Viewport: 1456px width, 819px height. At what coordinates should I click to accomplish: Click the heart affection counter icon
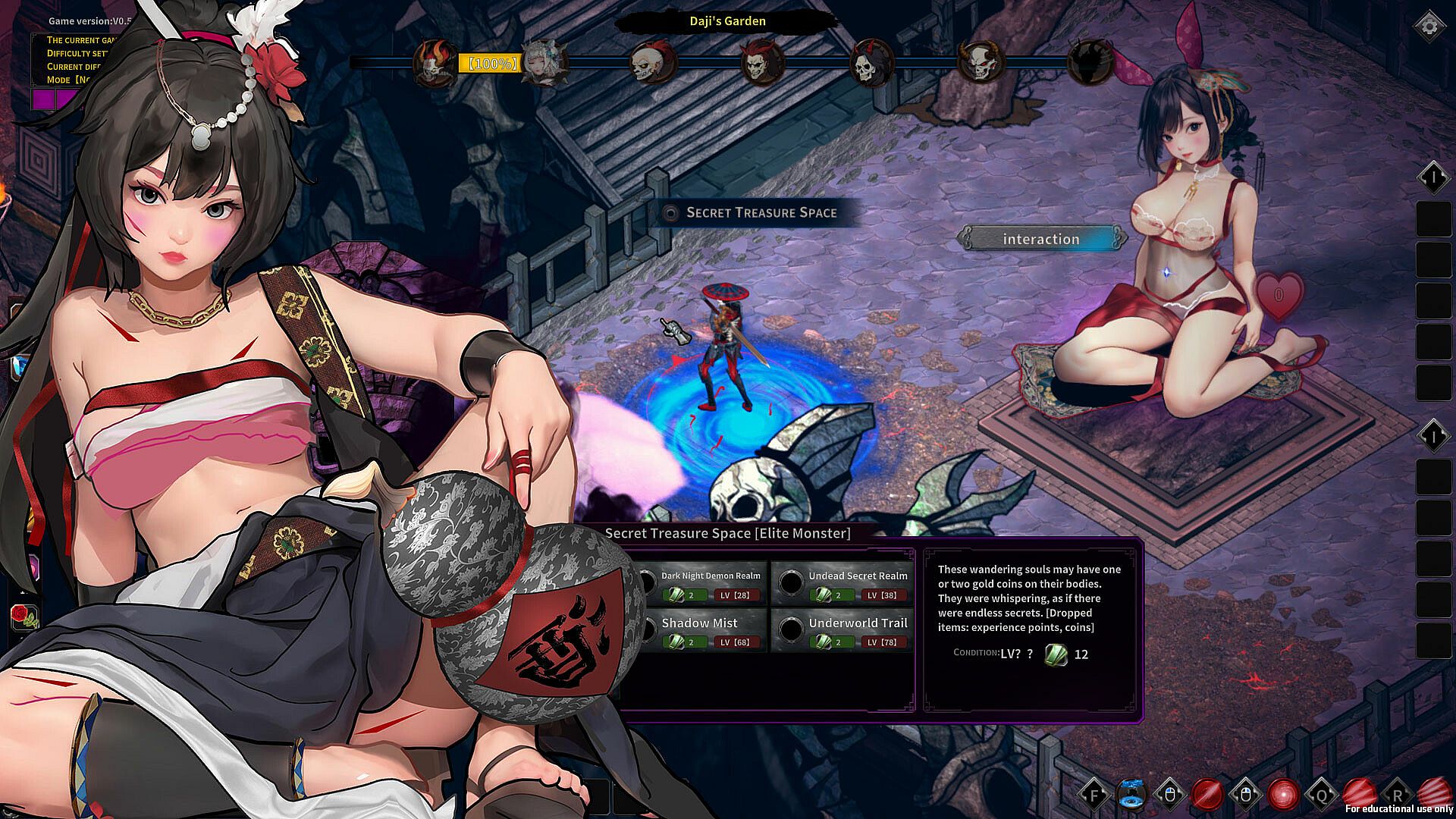pyautogui.click(x=1279, y=293)
